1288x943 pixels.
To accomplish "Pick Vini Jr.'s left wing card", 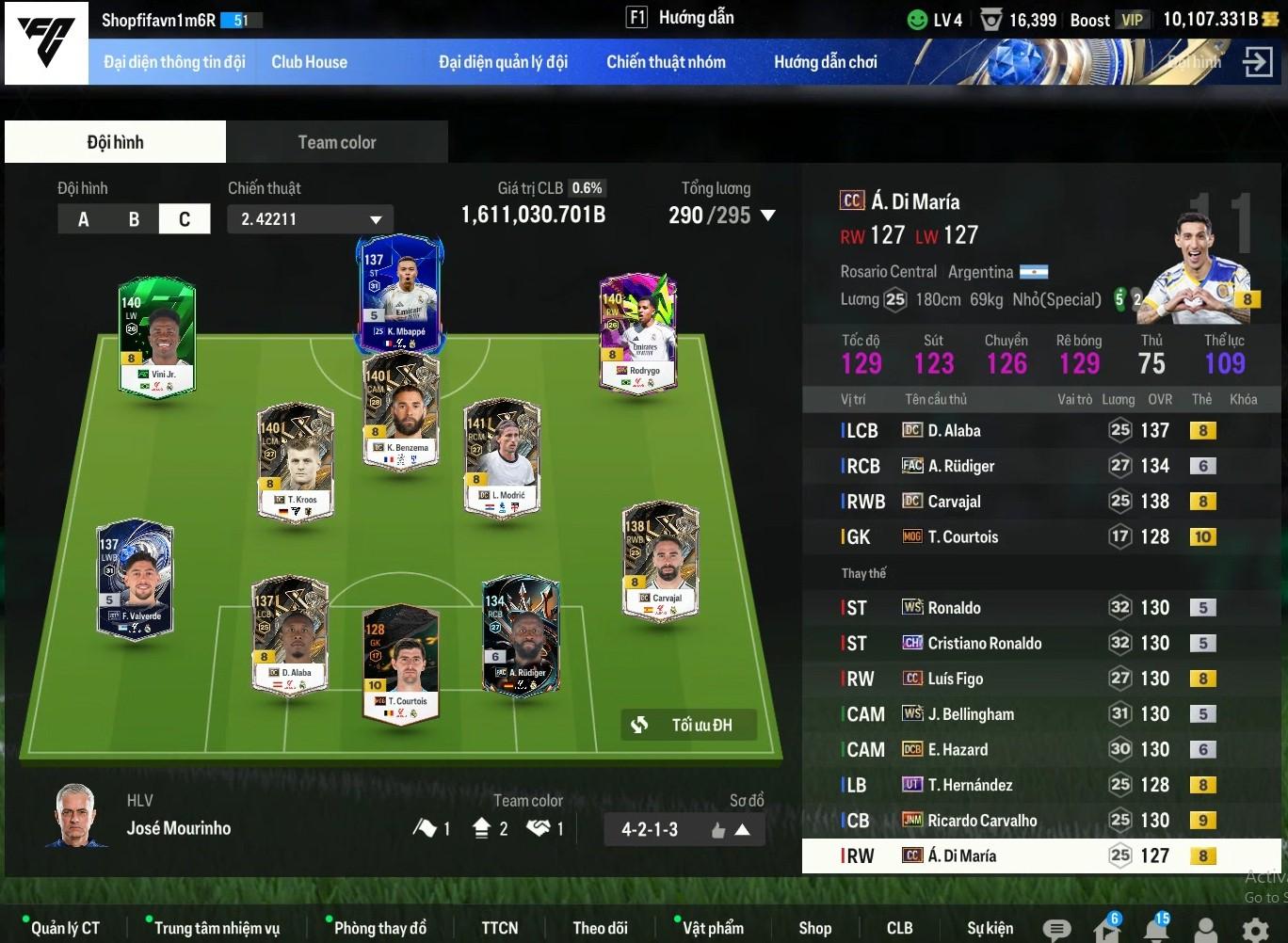I will pyautogui.click(x=157, y=336).
